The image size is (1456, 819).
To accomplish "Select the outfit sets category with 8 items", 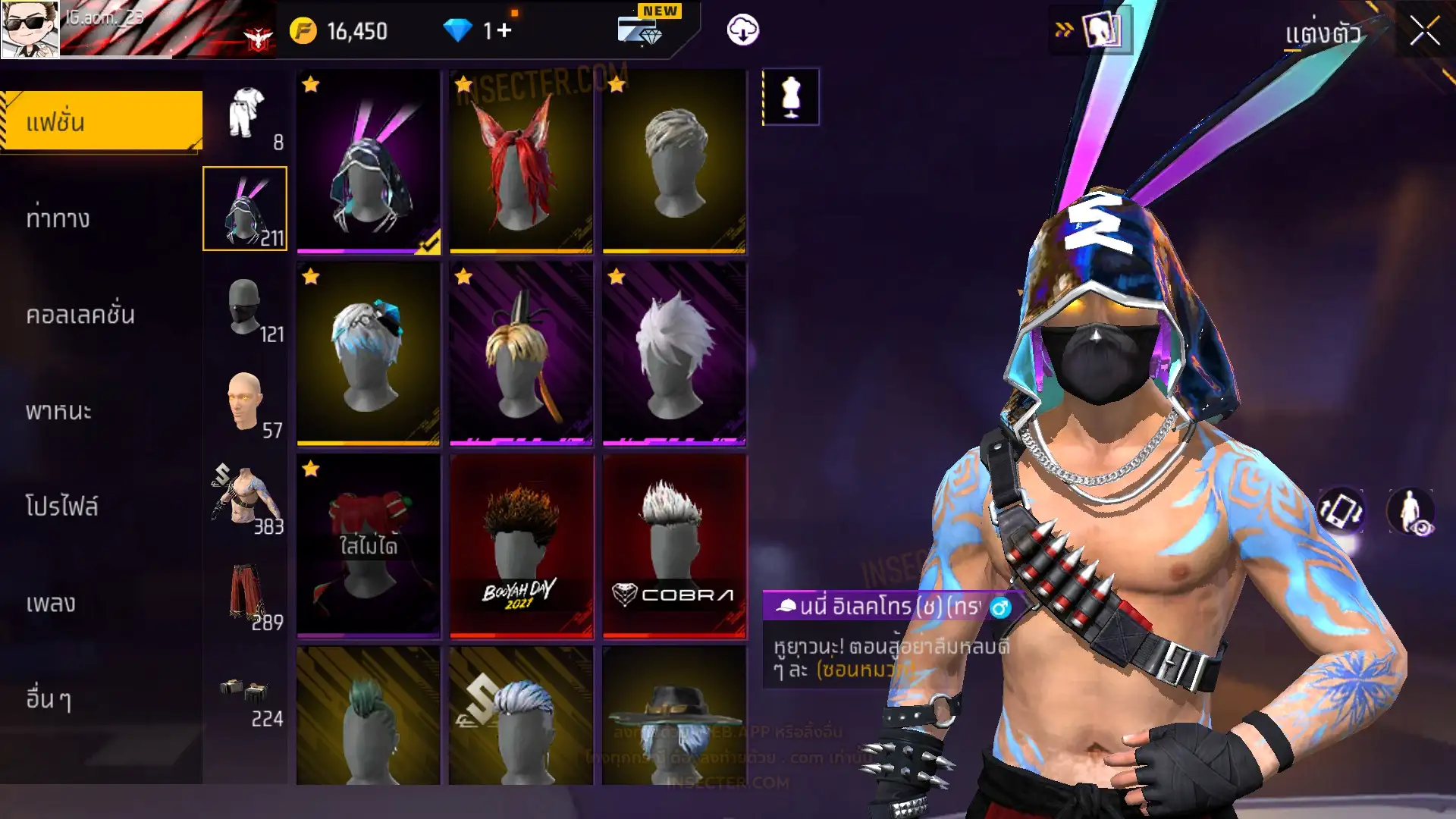I will (x=246, y=115).
